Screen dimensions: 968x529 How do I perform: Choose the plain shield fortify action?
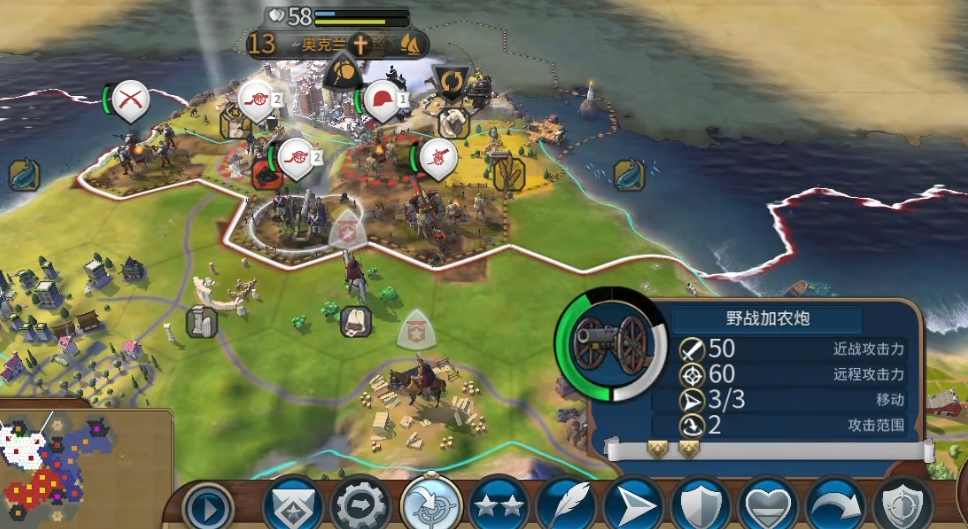point(700,505)
